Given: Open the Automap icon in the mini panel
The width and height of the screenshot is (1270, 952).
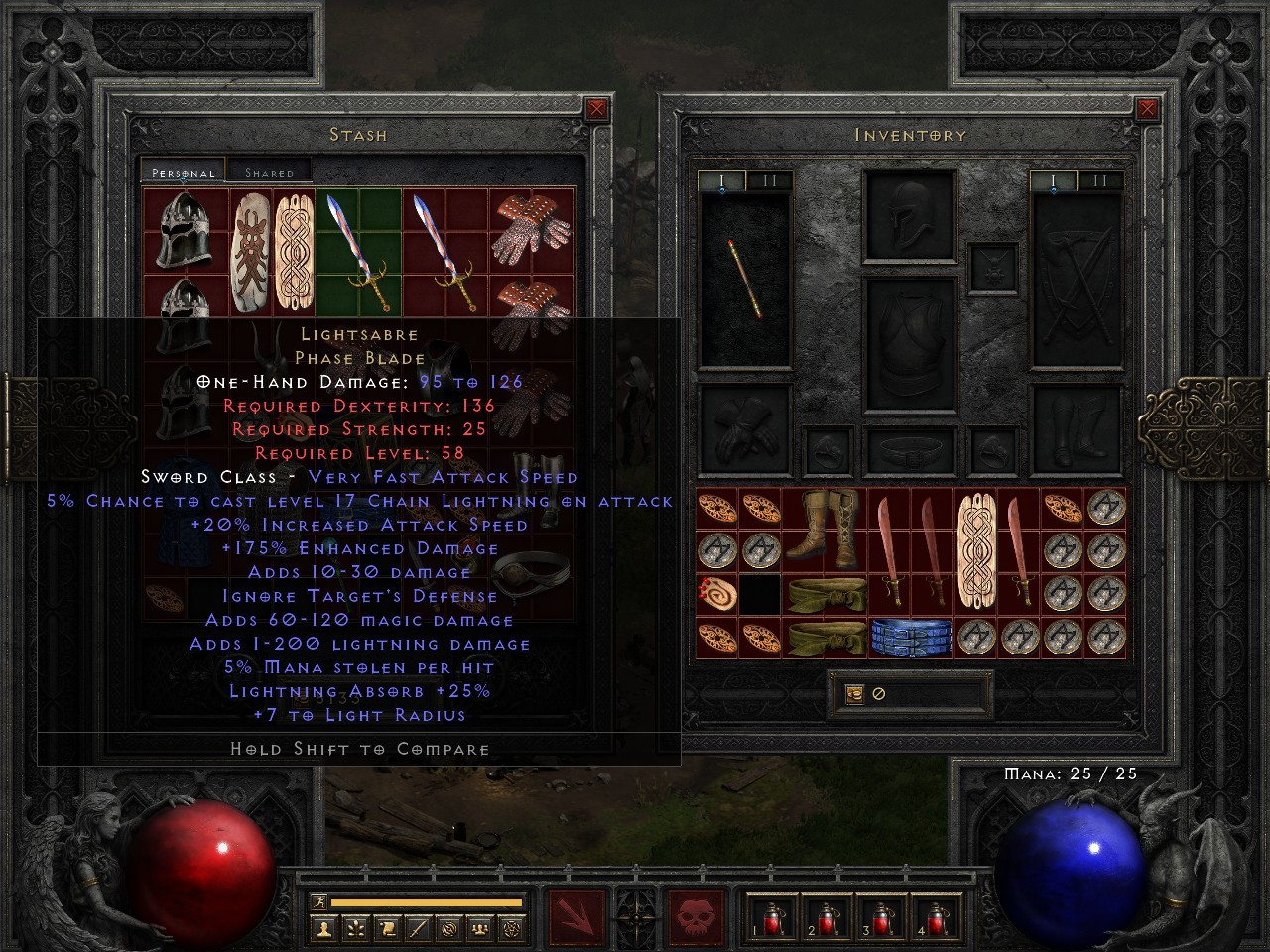Looking at the screenshot, I should pyautogui.click(x=448, y=930).
